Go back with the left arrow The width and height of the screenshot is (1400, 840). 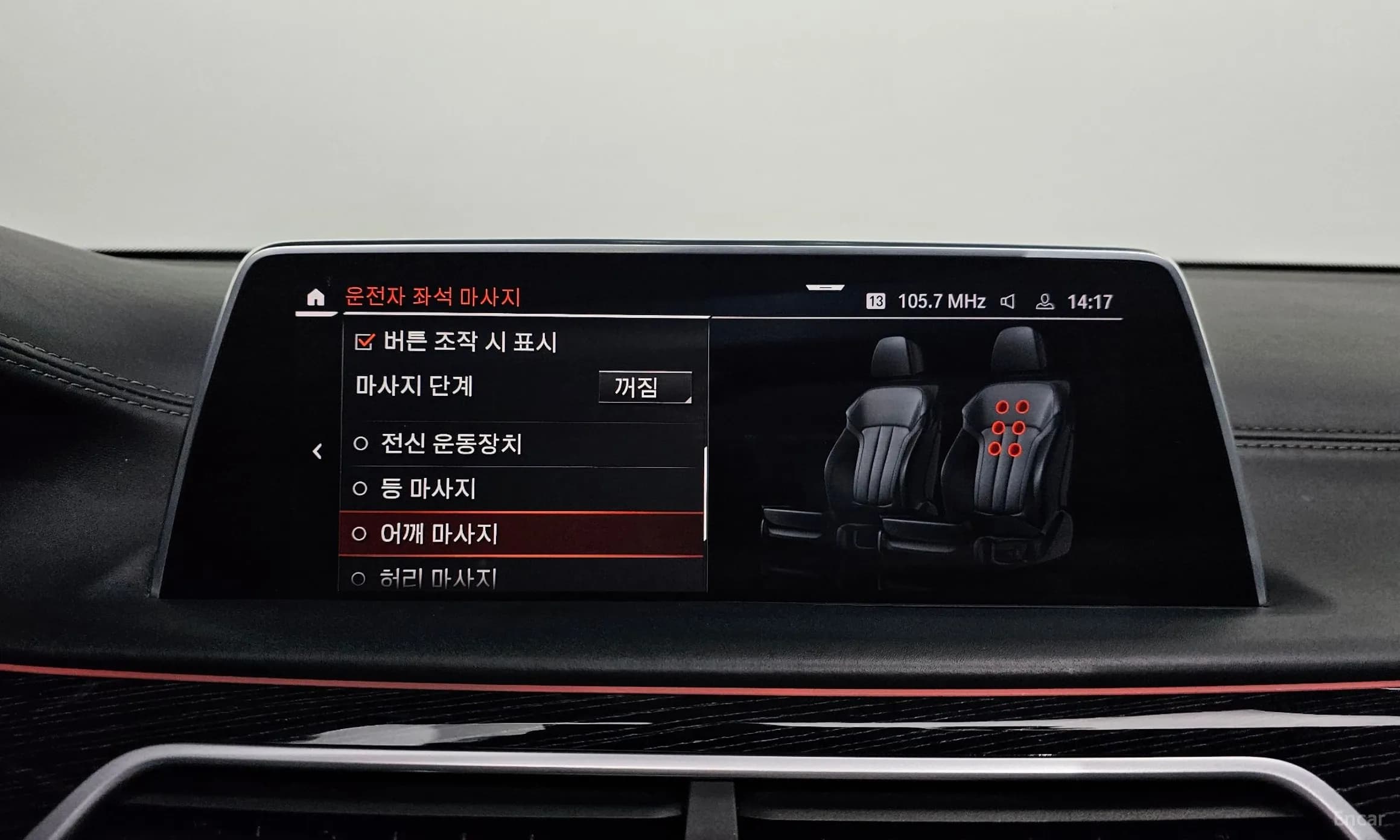317,451
